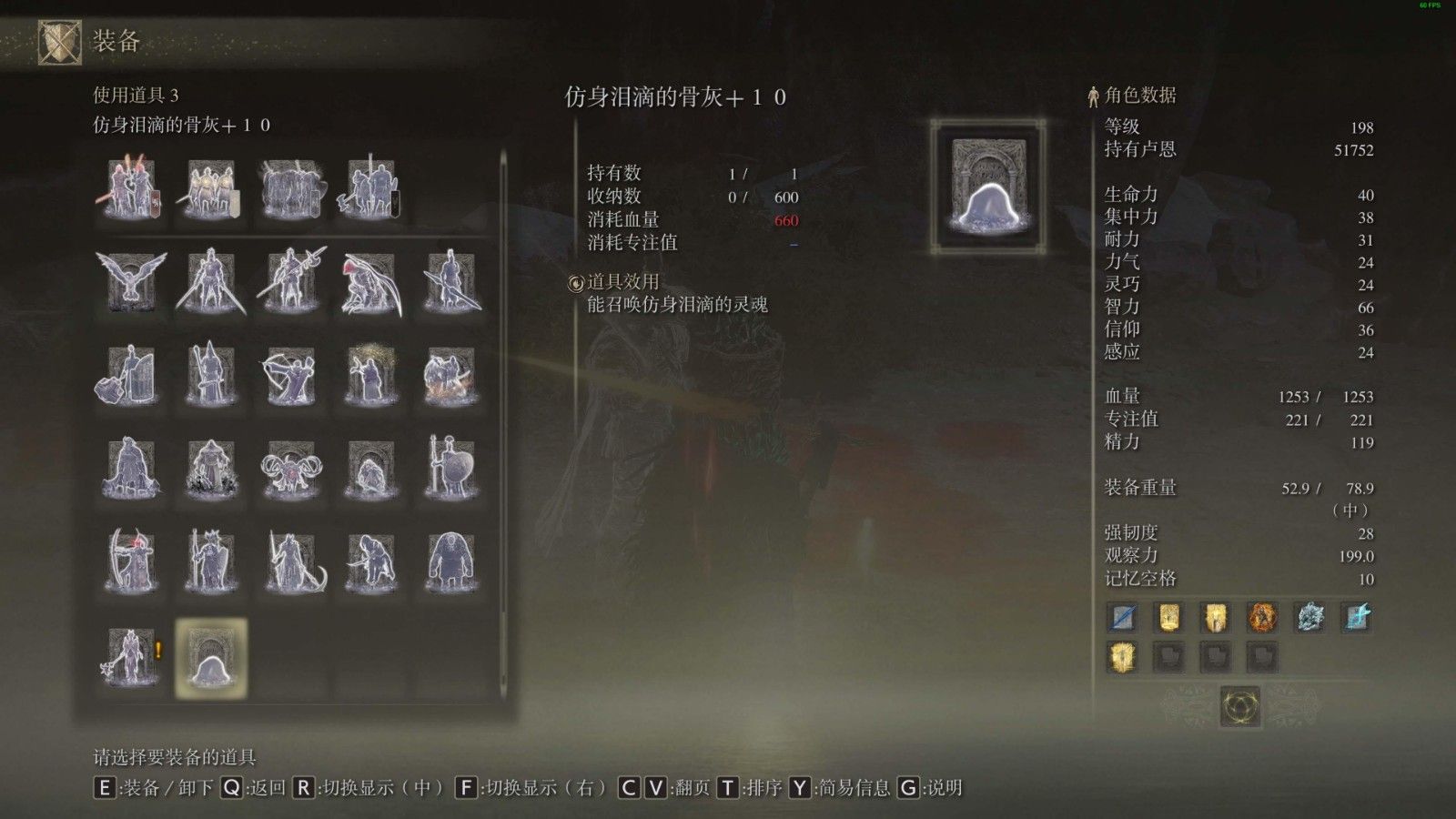Select the new ashes marked with exclamation
The image size is (1456, 819).
[x=129, y=656]
